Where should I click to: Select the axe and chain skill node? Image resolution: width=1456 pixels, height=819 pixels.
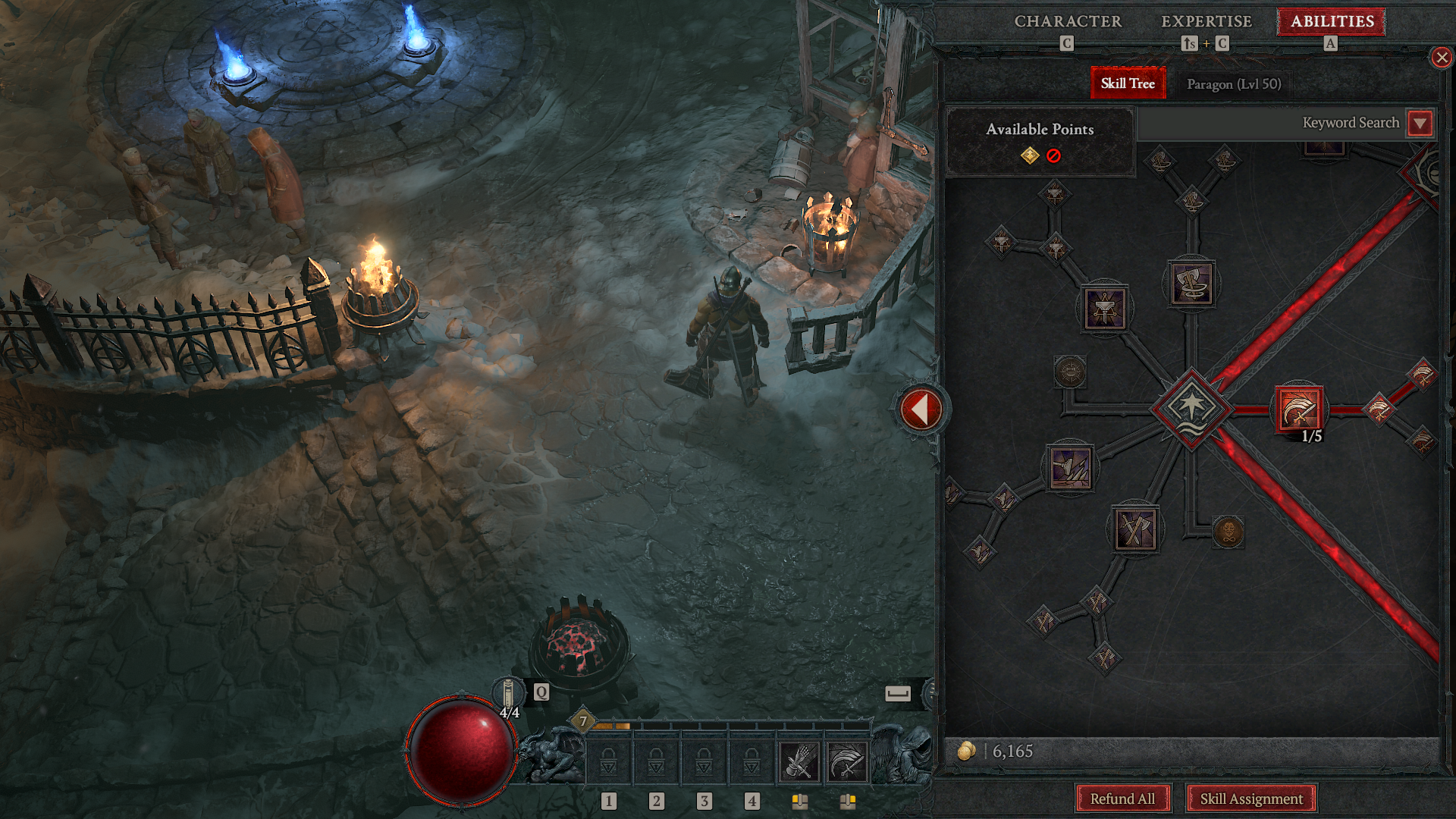click(x=1191, y=284)
